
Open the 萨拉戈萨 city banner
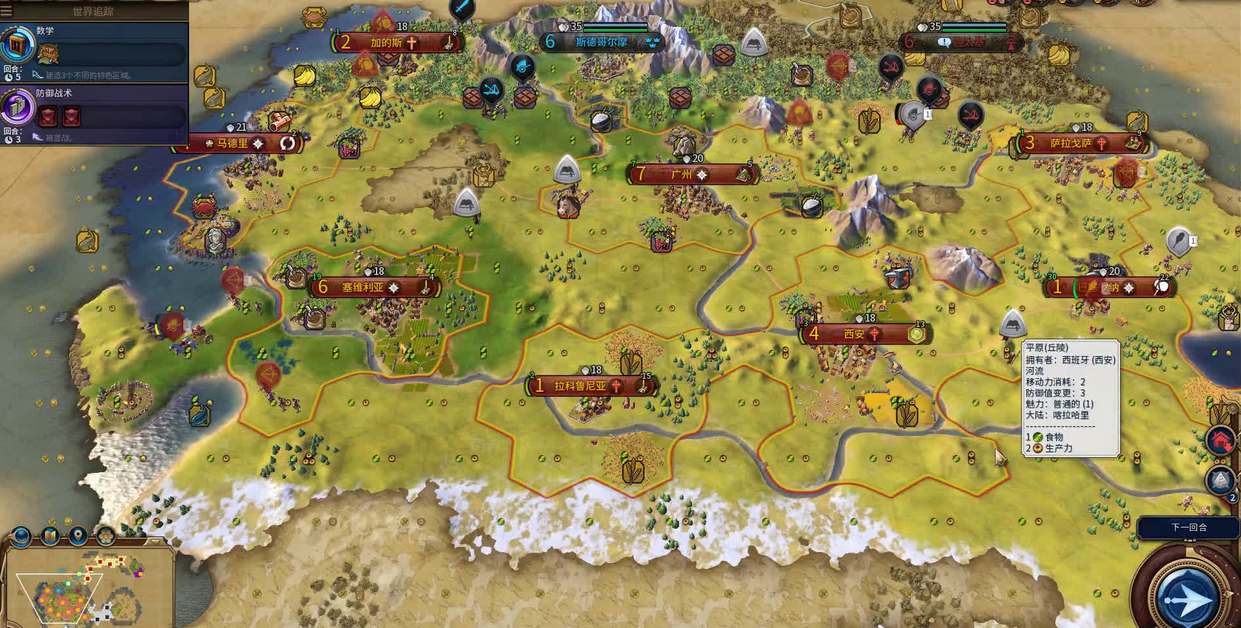1080,143
